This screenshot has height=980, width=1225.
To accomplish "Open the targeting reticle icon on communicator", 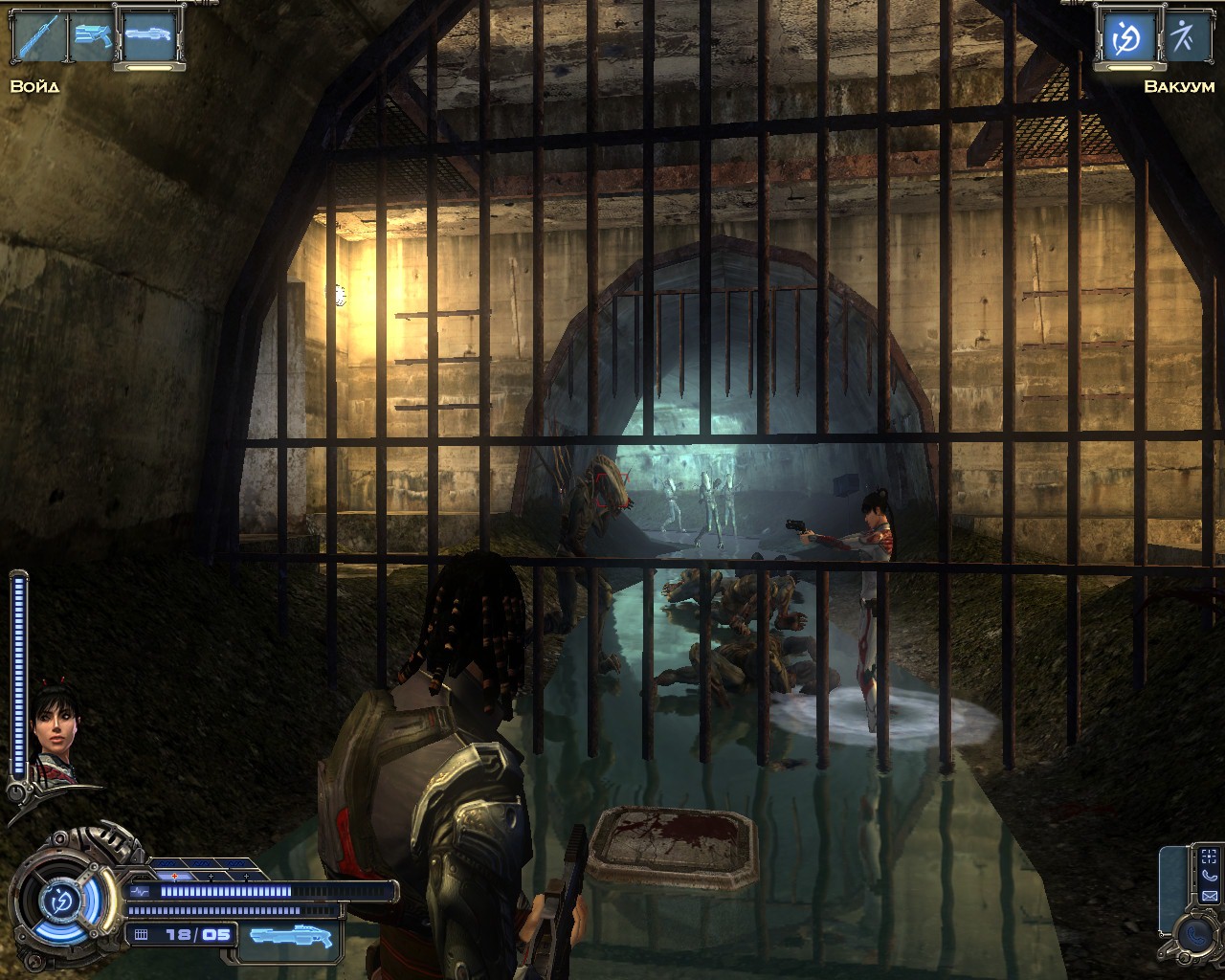I will pos(1210,856).
